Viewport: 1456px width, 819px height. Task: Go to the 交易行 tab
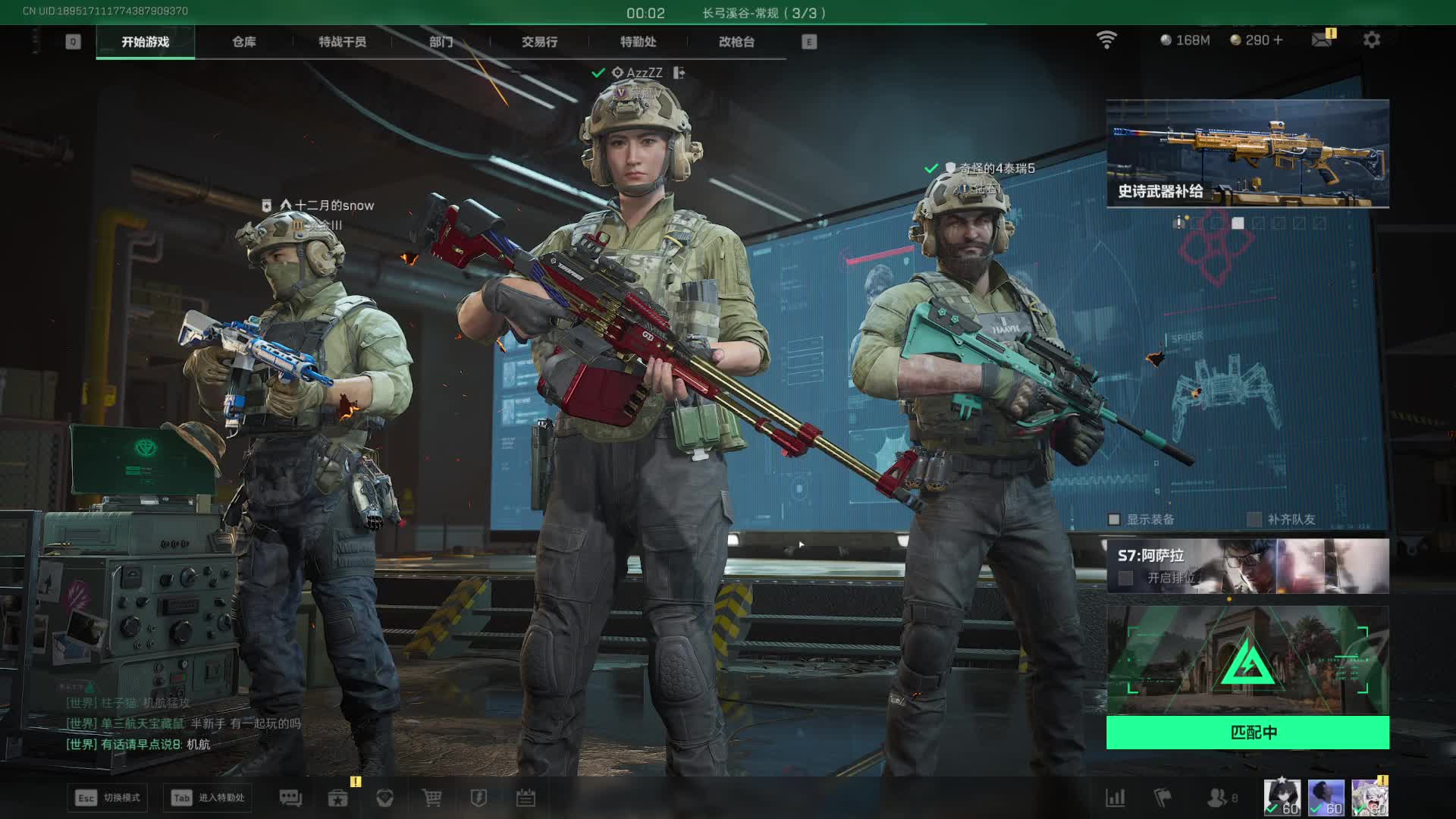point(539,42)
